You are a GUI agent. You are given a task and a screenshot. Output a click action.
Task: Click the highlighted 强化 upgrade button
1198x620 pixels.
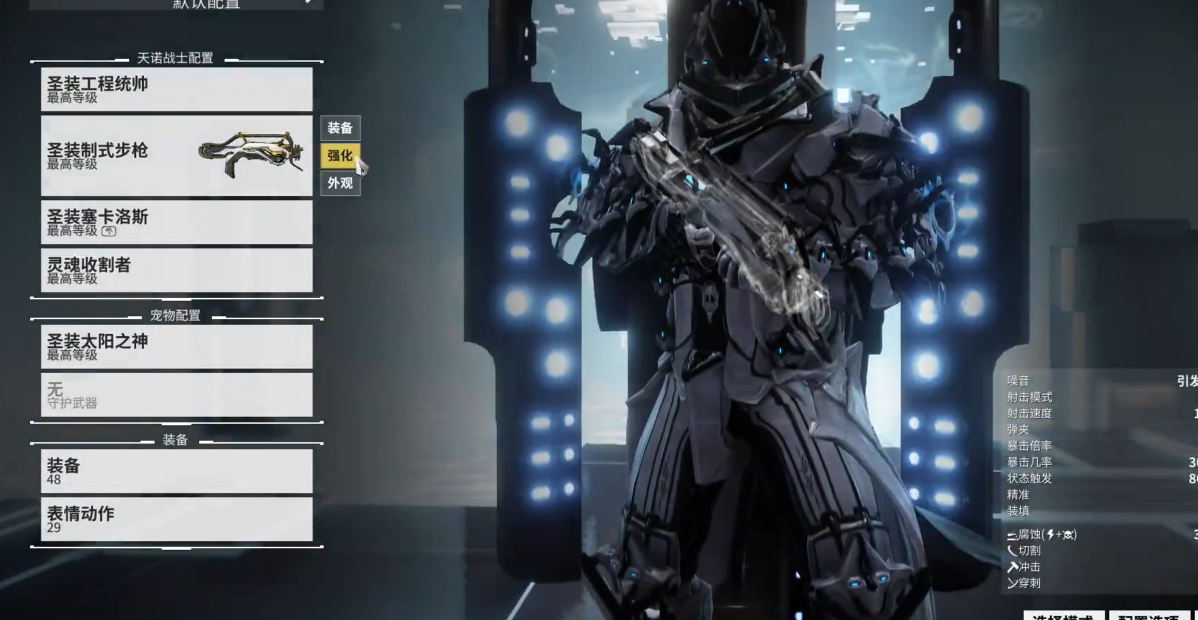340,155
